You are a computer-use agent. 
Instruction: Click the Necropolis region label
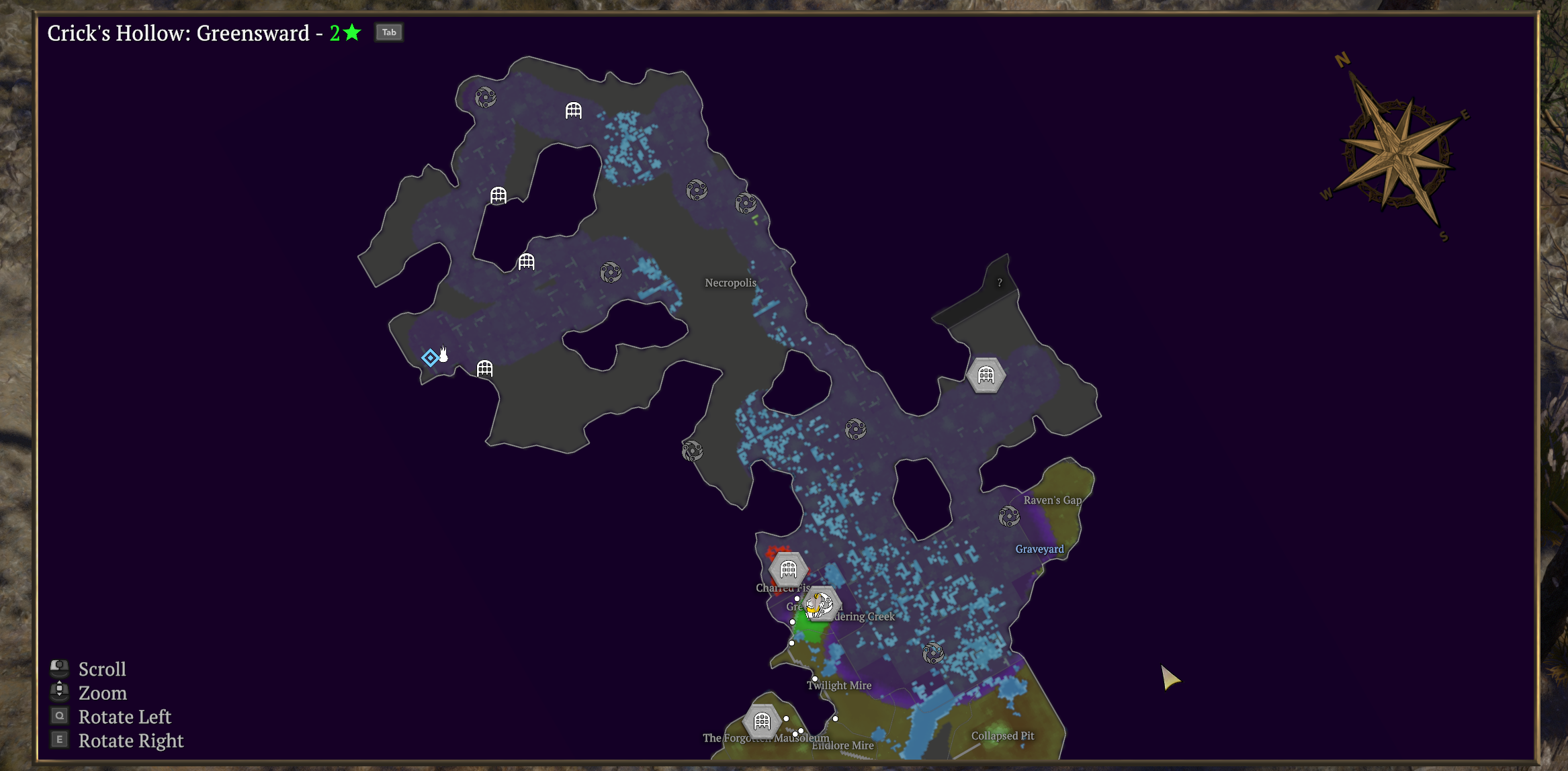point(730,283)
